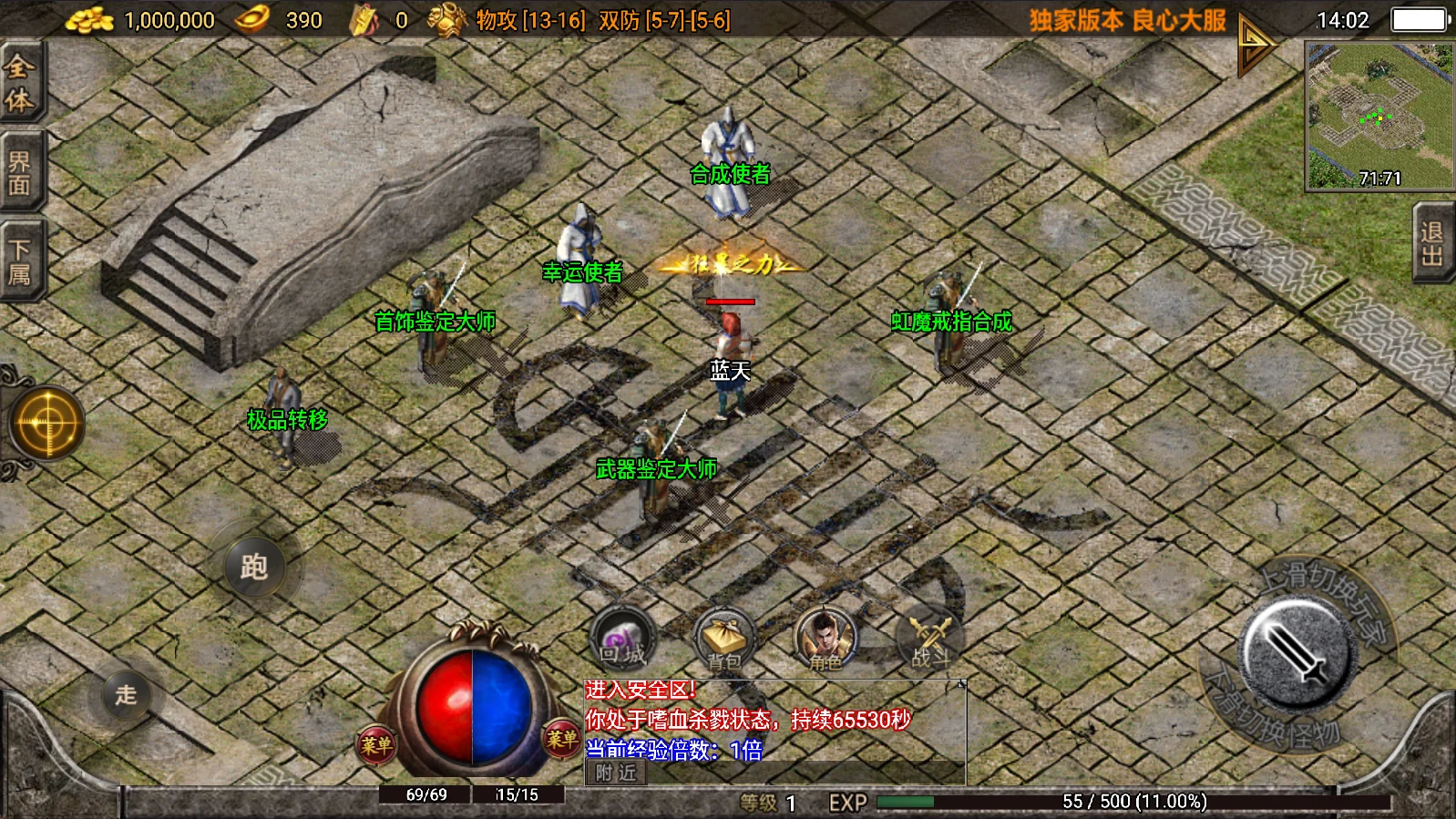
Task: Switch to run mode with 跑
Action: tap(254, 567)
